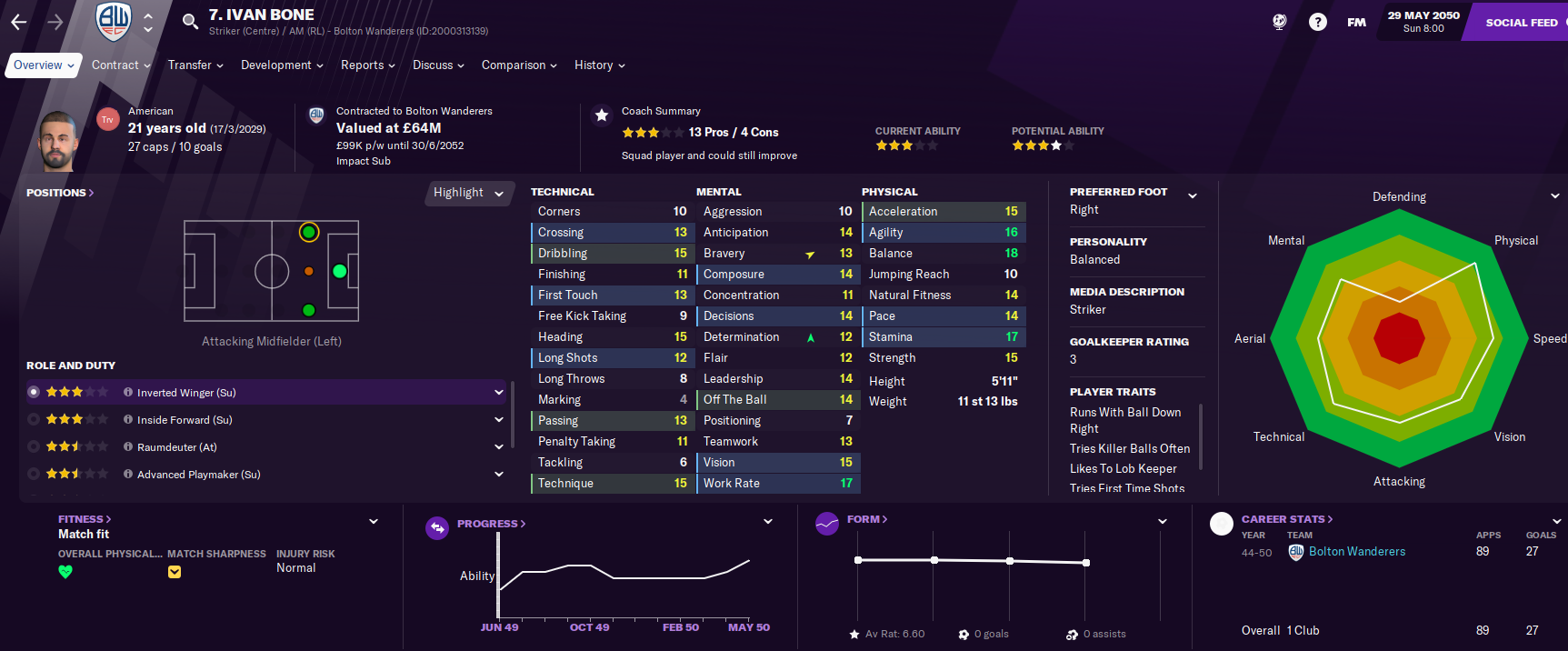Screen dimensions: 1568x651
Task: Open the Career Stats section
Action: pos(1286,519)
